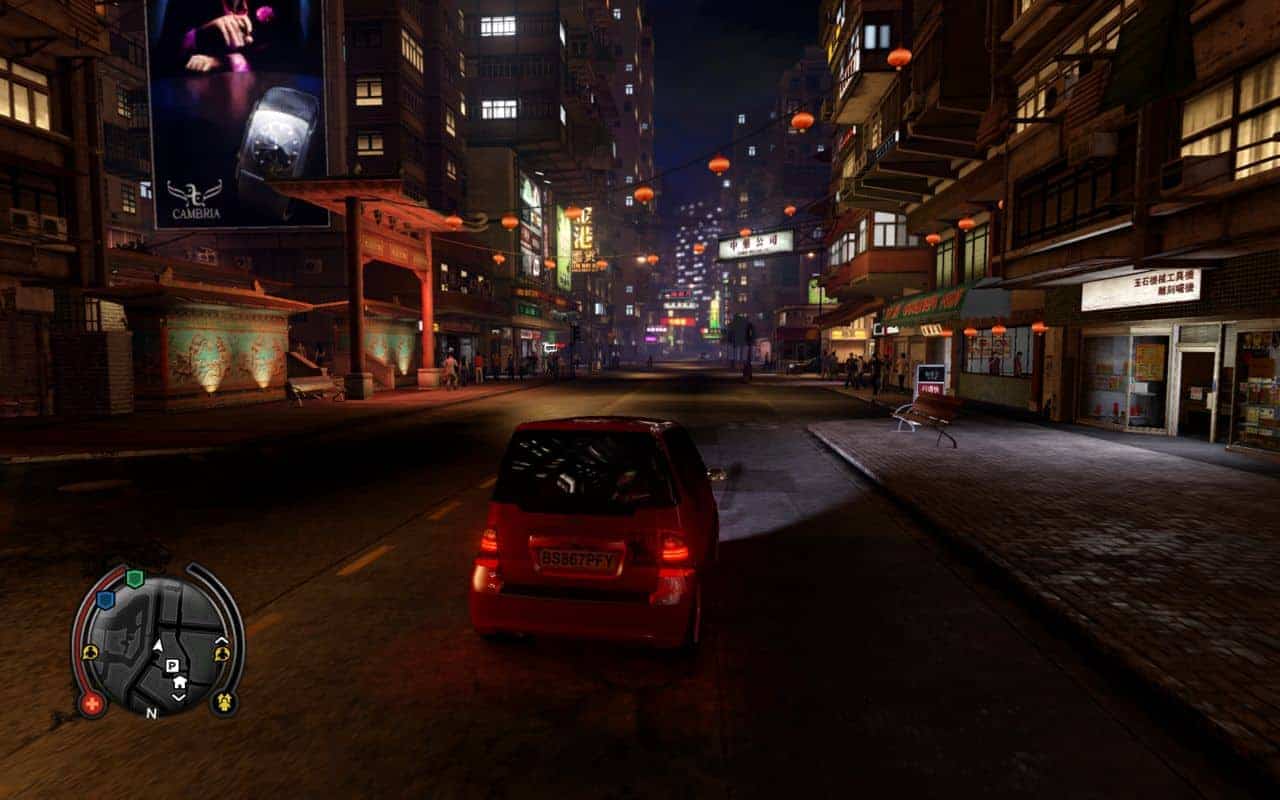
Task: Select the green shield mission marker
Action: point(134,579)
